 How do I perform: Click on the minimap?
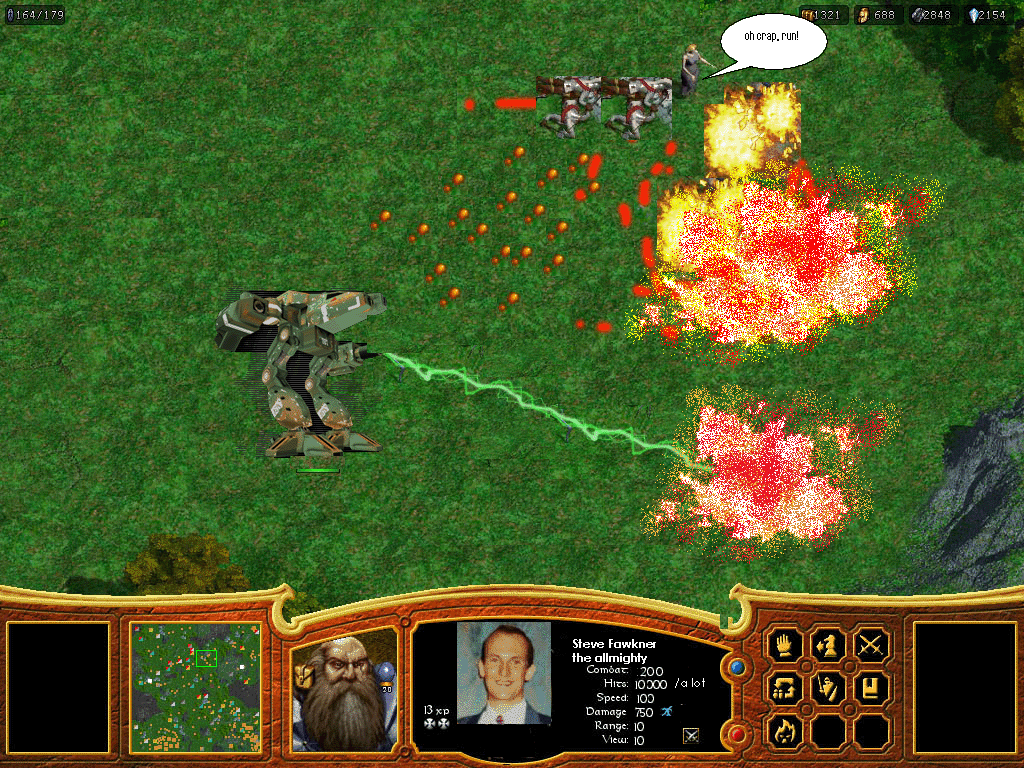[x=196, y=687]
